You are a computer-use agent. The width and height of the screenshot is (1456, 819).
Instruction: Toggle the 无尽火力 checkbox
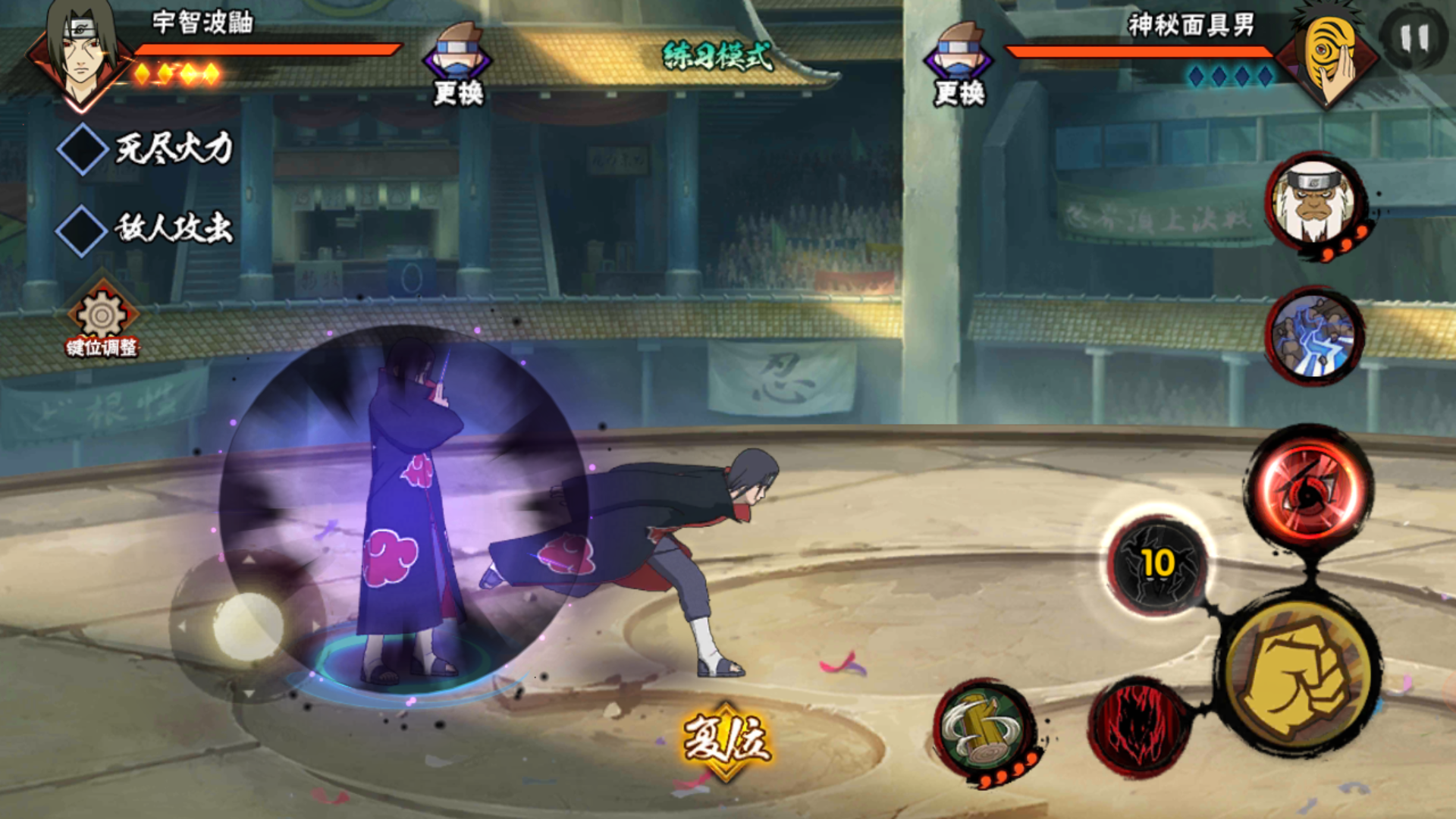pyautogui.click(x=82, y=149)
